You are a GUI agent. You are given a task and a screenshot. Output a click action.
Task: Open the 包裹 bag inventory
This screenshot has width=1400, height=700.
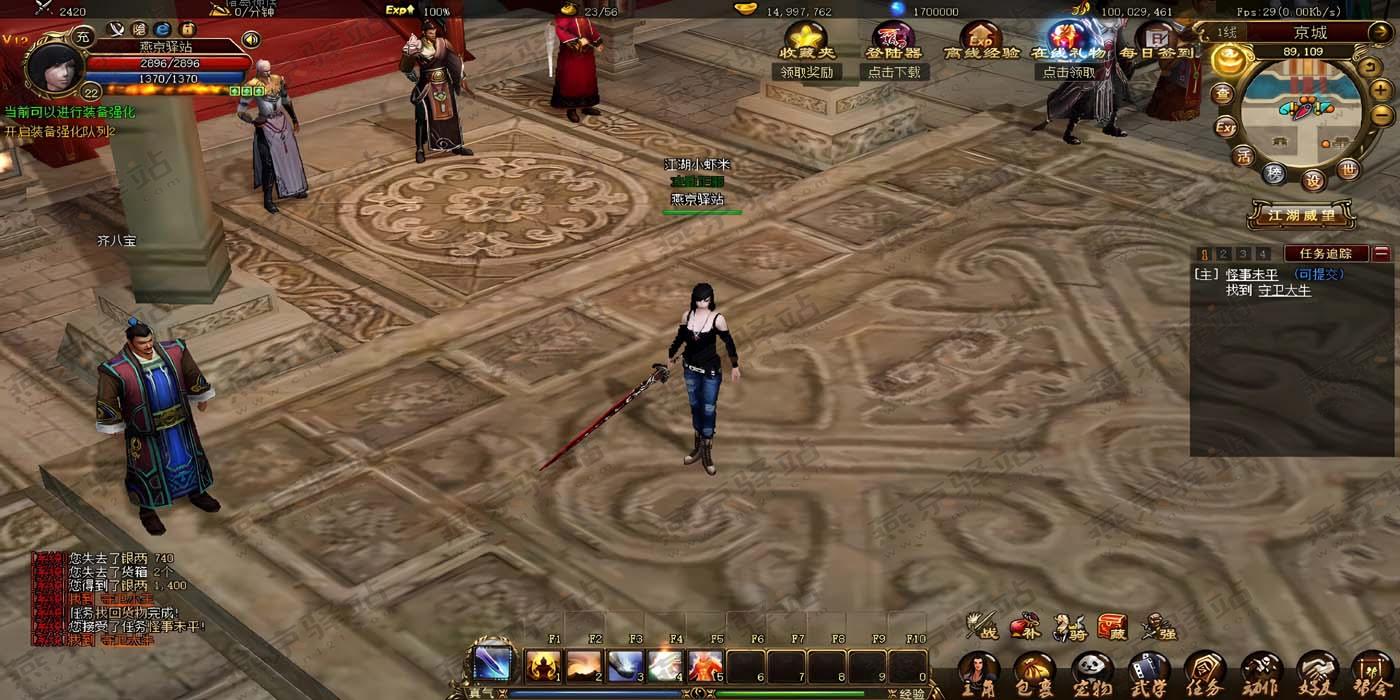[x=1034, y=670]
